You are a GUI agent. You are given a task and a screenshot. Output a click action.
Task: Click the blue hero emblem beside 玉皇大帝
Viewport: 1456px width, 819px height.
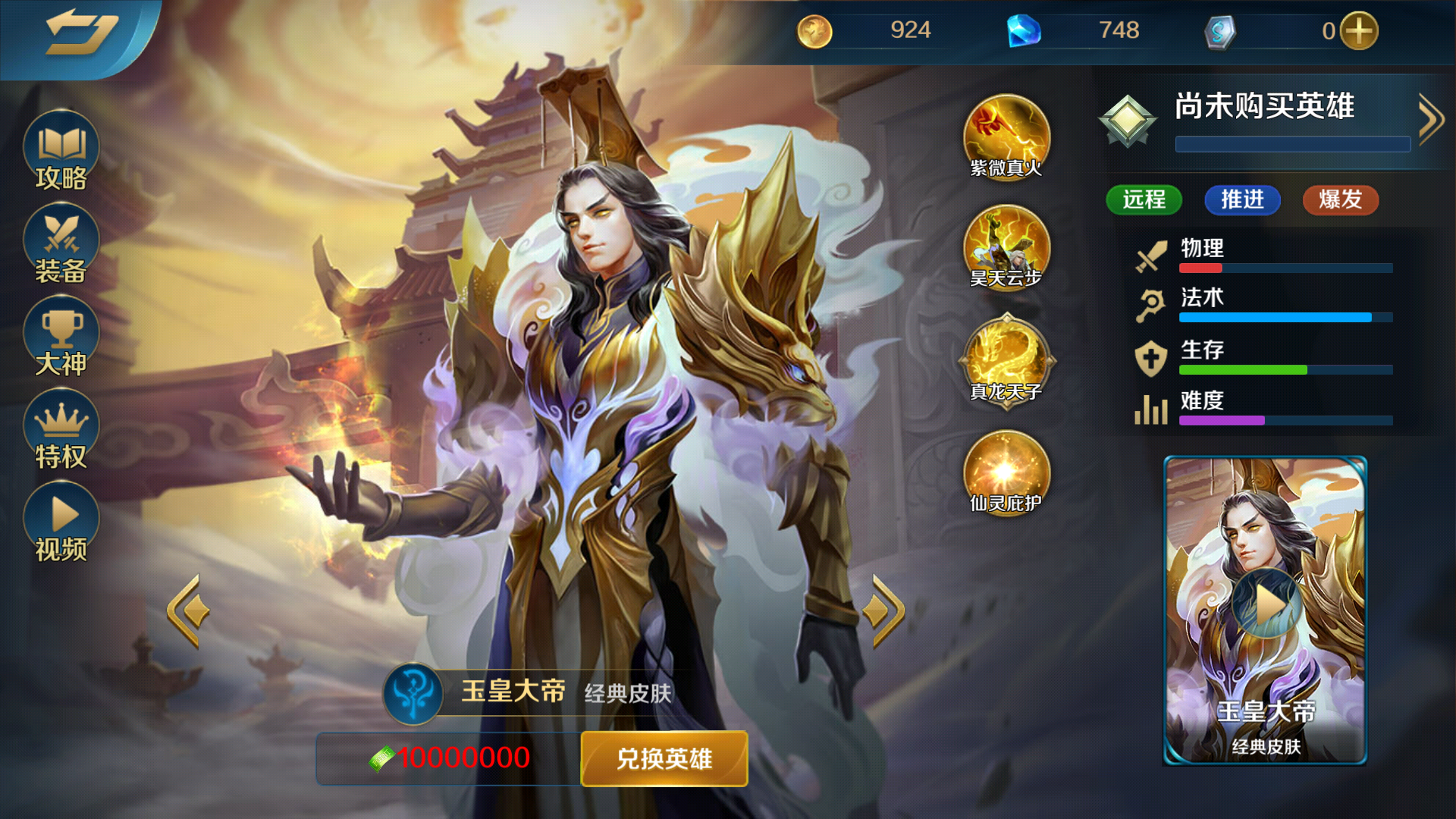point(413,693)
